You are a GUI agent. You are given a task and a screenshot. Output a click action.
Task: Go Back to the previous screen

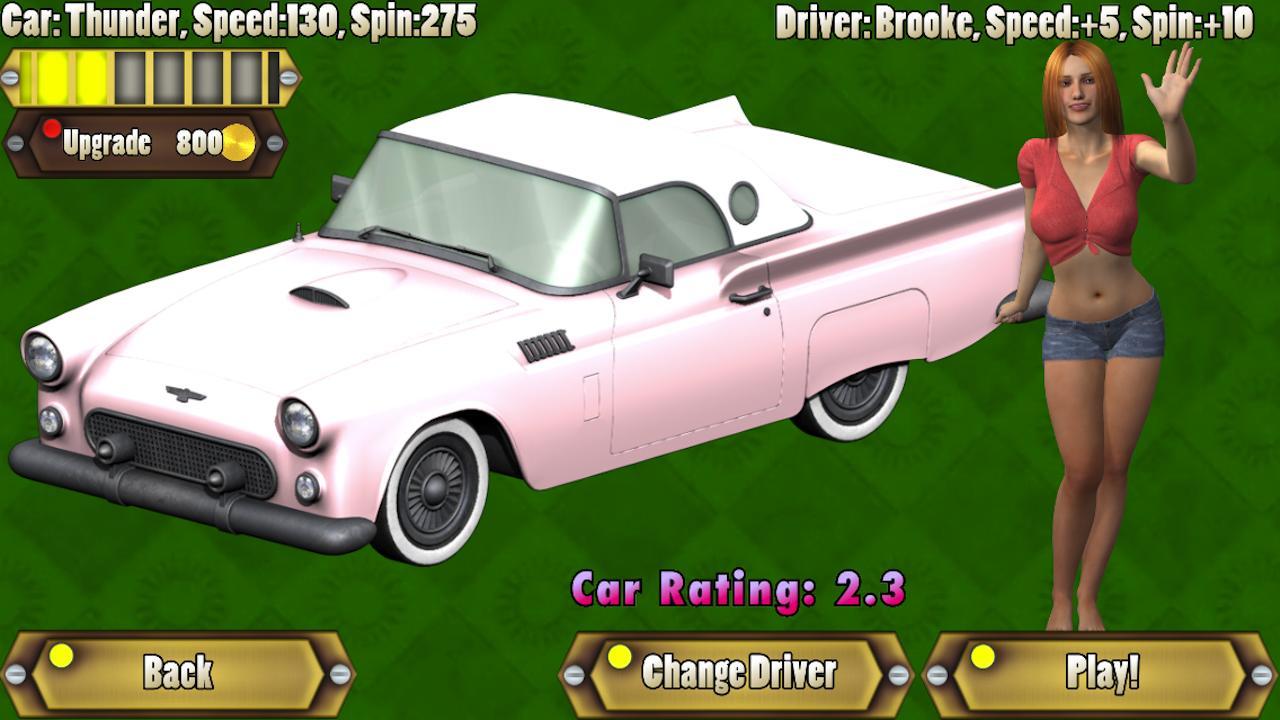pyautogui.click(x=178, y=673)
